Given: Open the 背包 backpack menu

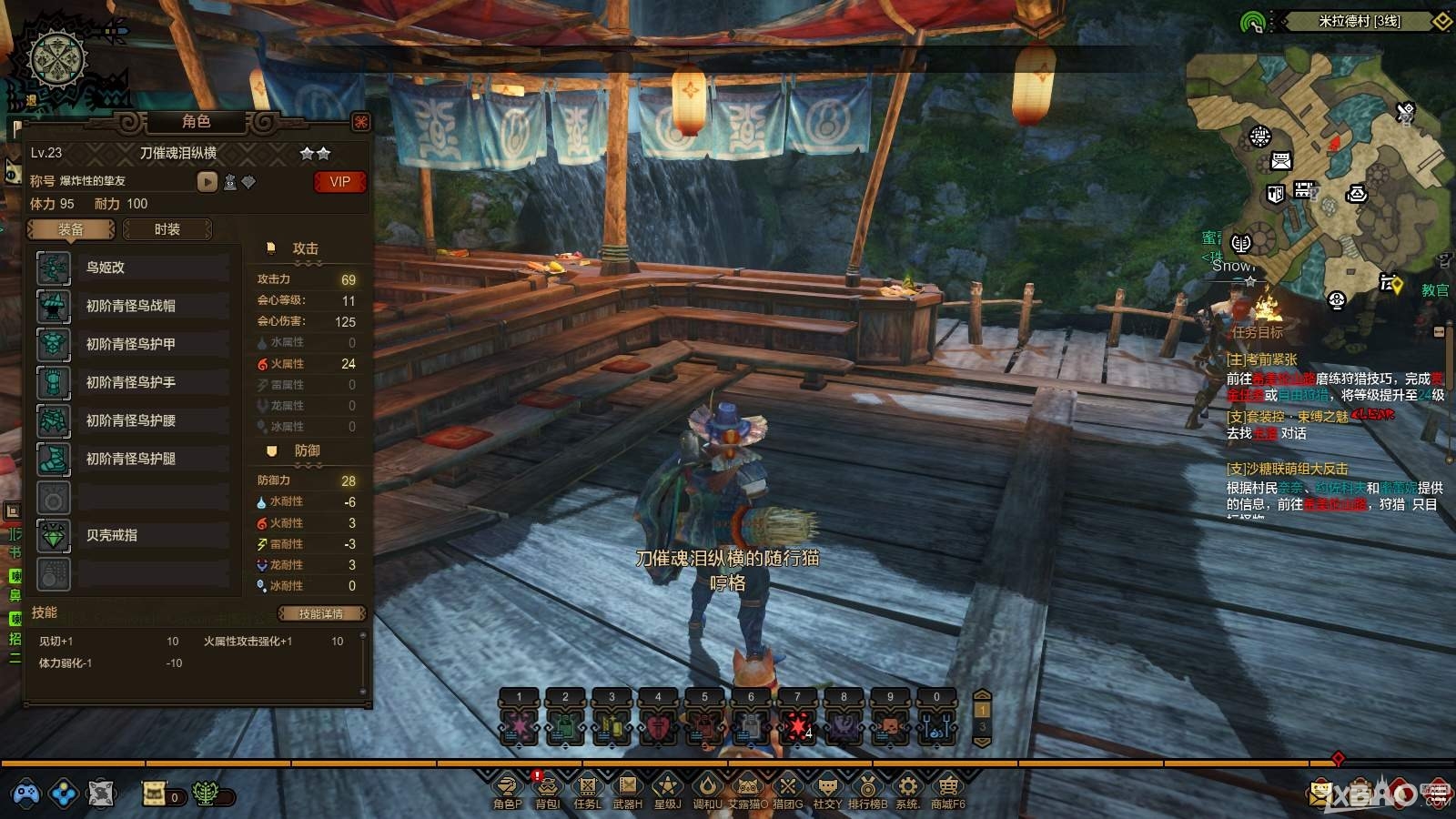Looking at the screenshot, I should point(548,787).
